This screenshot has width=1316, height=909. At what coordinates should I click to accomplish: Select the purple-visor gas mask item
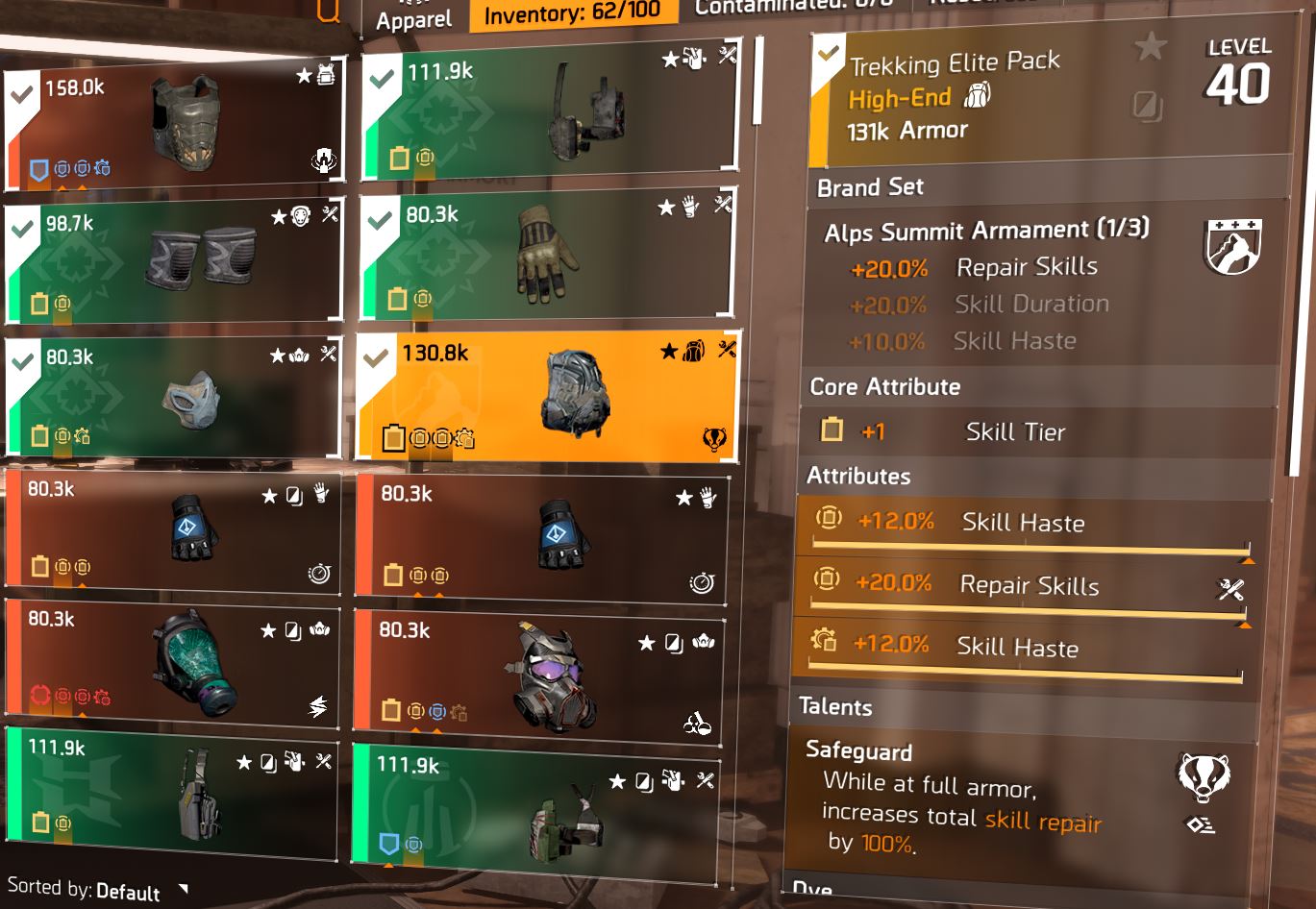pyautogui.click(x=538, y=675)
